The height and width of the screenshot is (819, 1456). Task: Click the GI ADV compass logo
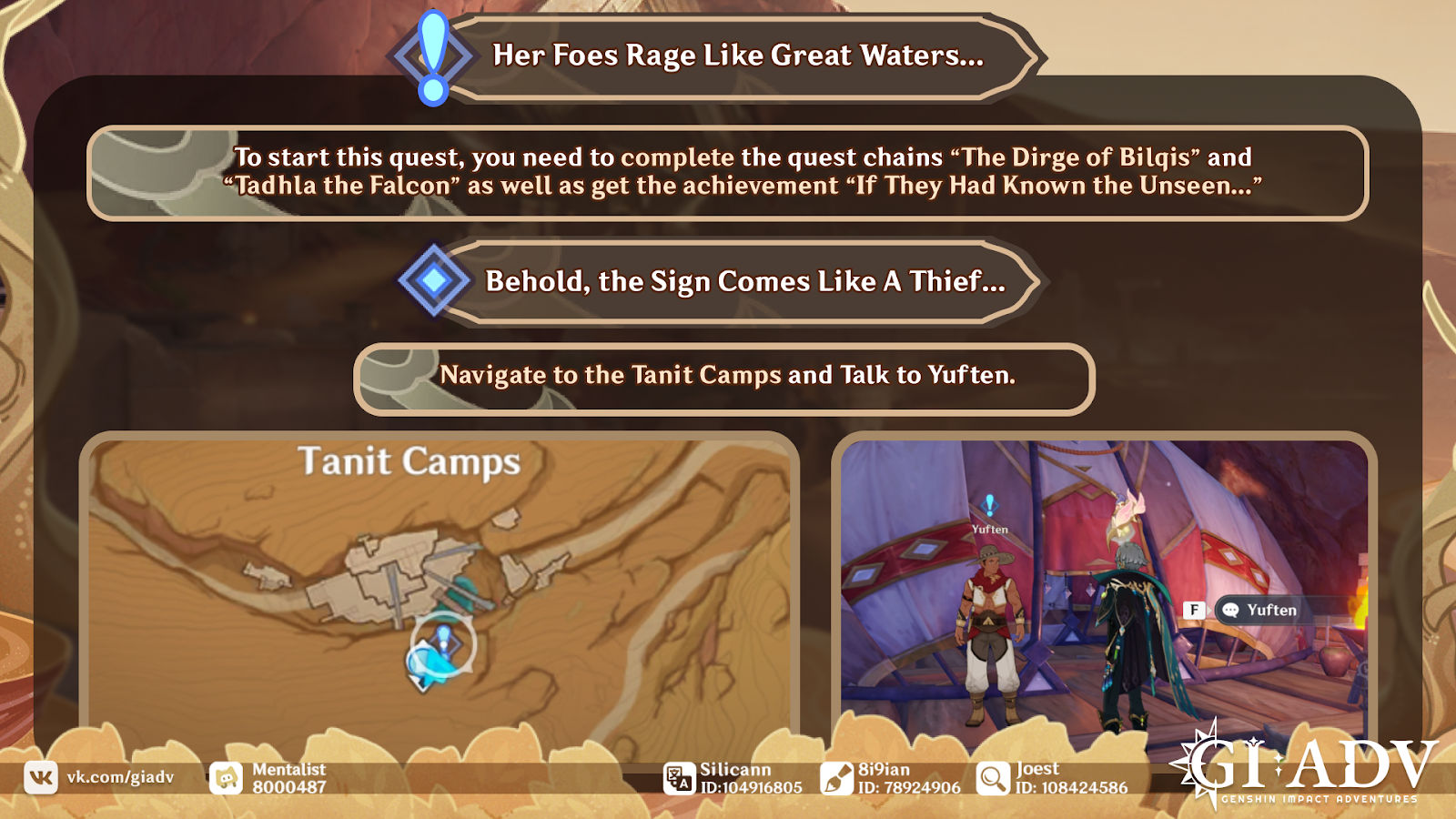pyautogui.click(x=1199, y=769)
